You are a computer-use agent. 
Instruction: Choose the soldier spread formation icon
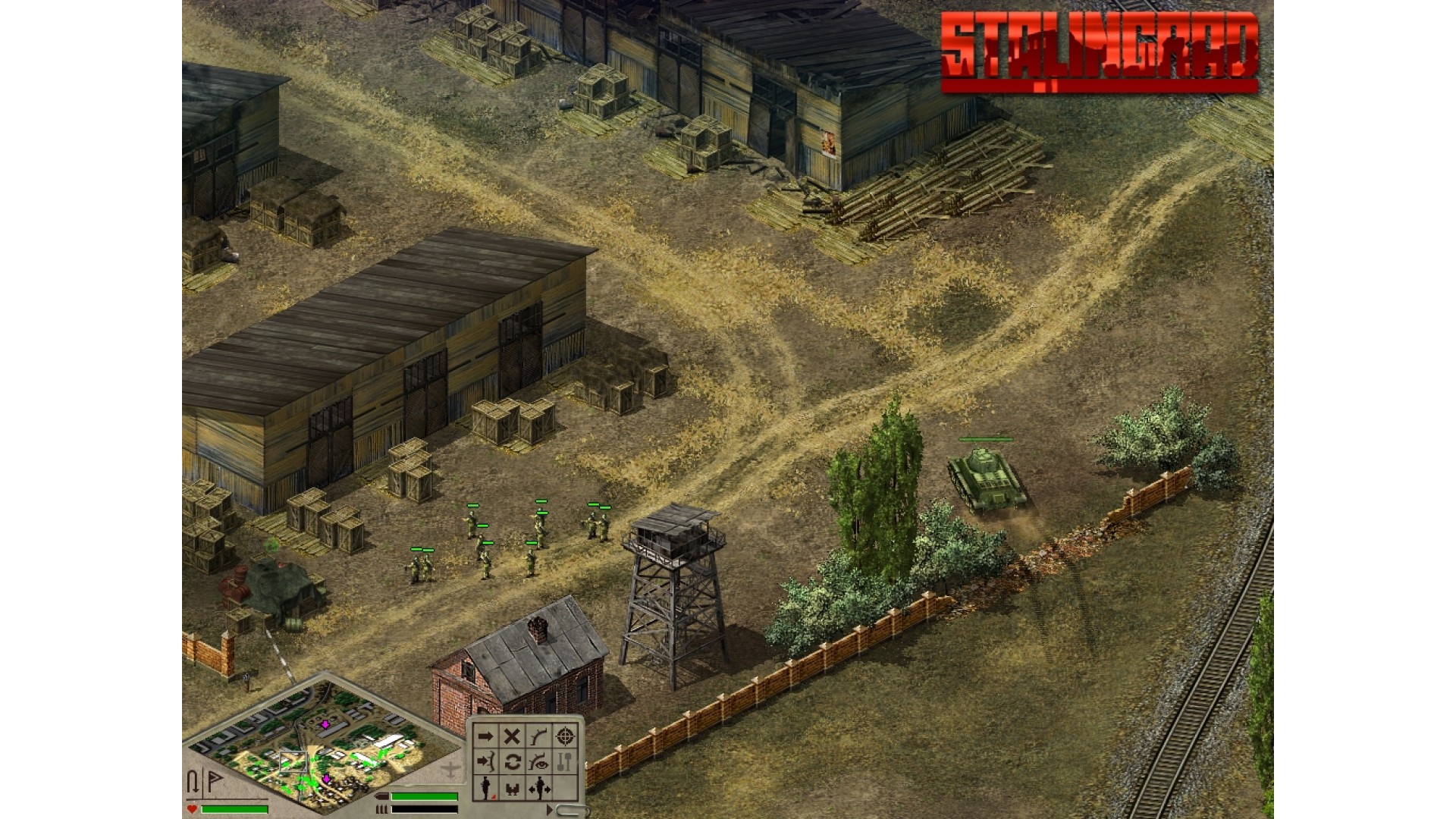point(539,789)
